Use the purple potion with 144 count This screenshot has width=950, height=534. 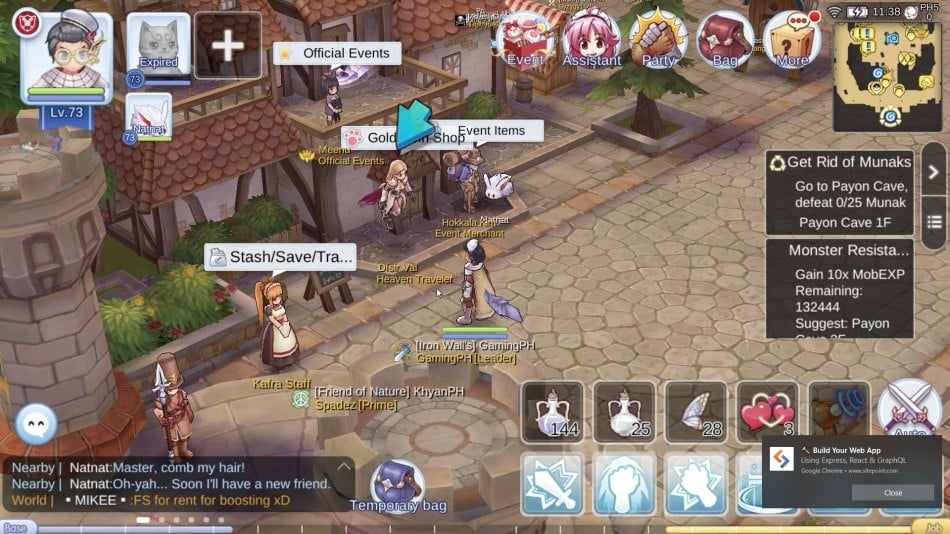(552, 411)
